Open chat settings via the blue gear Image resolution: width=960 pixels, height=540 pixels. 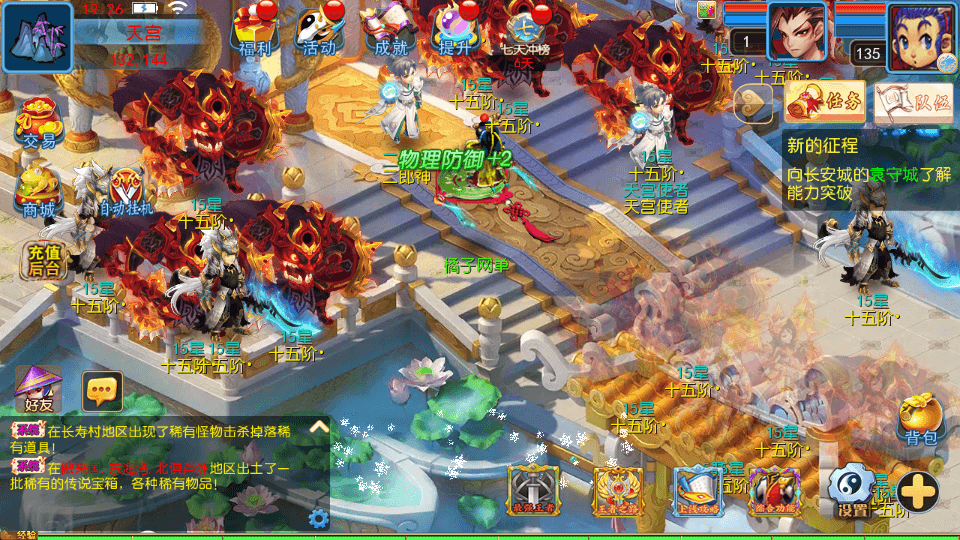(318, 518)
